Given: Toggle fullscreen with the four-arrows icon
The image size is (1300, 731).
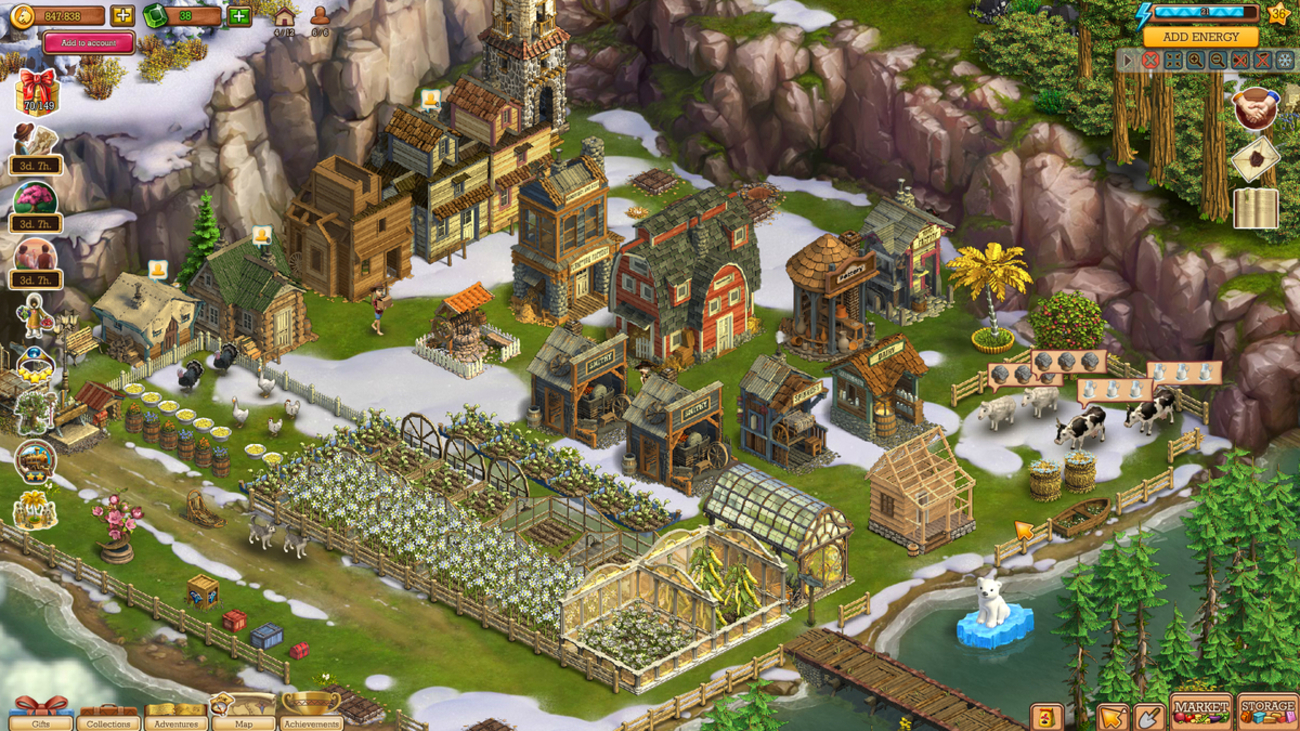Looking at the screenshot, I should click(x=1173, y=61).
